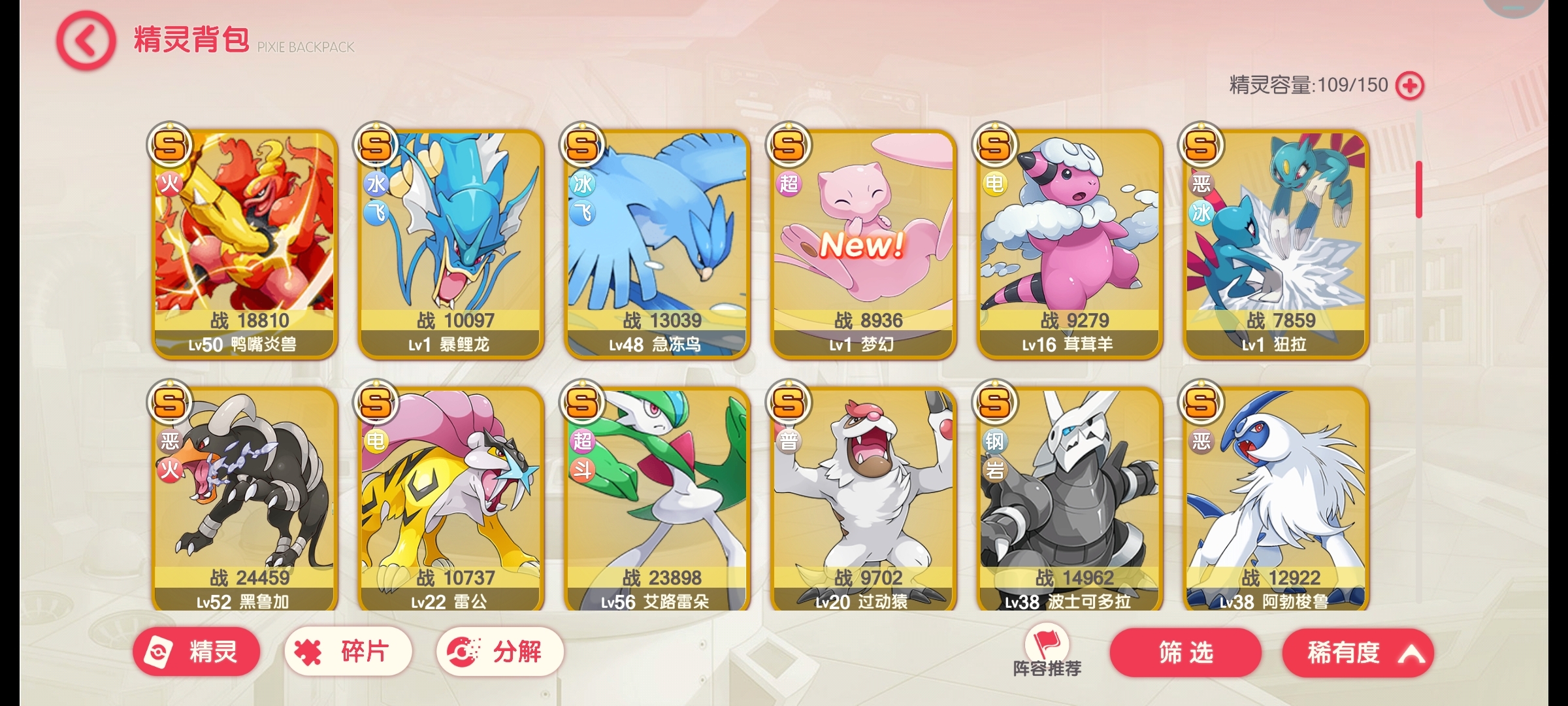1568x706 pixels.
Task: Toggle the 稀有度 rarity sort order
Action: (x=1358, y=652)
